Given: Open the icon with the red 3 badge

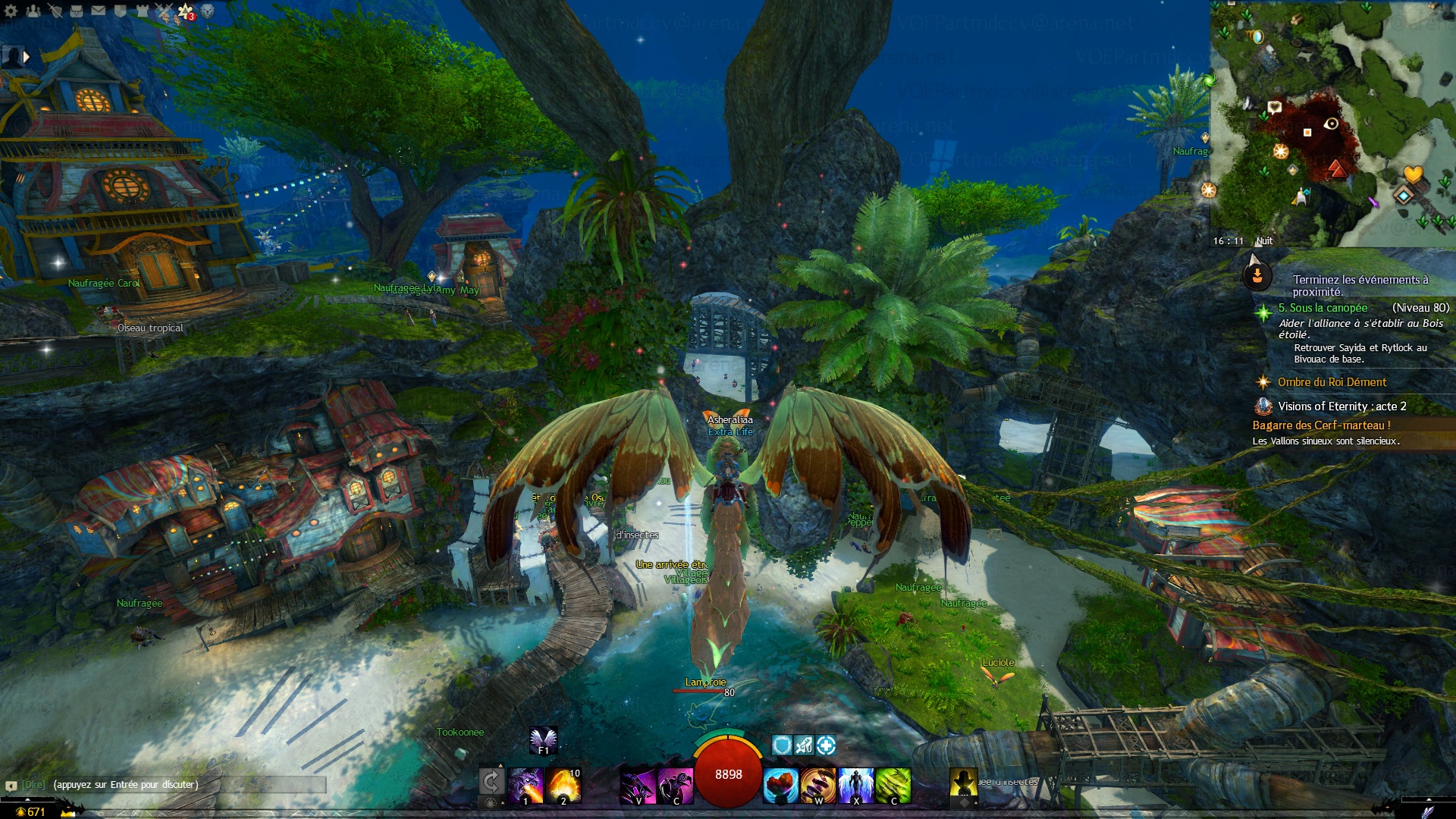Looking at the screenshot, I should pyautogui.click(x=186, y=11).
